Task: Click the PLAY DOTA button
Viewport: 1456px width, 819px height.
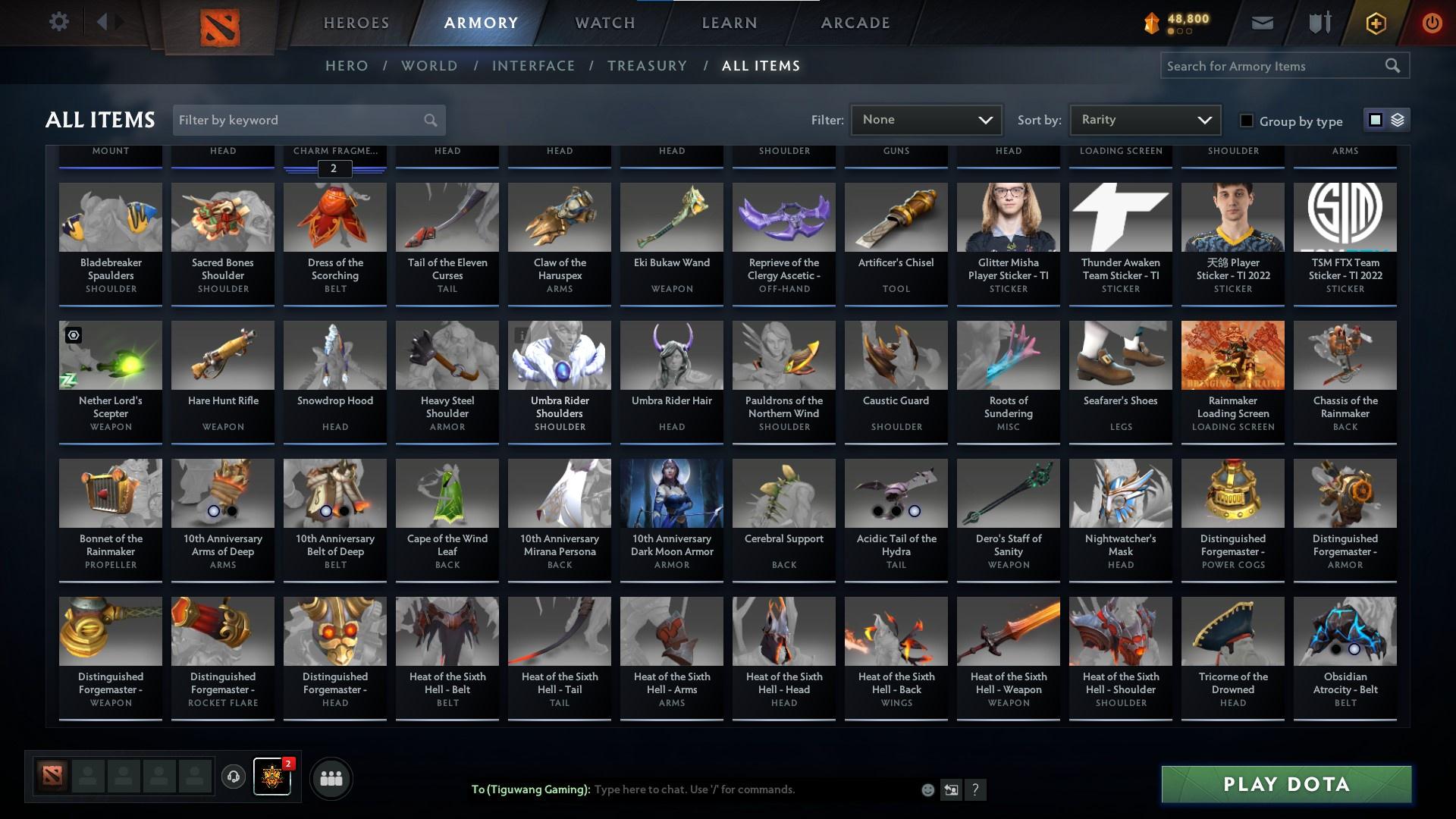Action: pos(1286,785)
